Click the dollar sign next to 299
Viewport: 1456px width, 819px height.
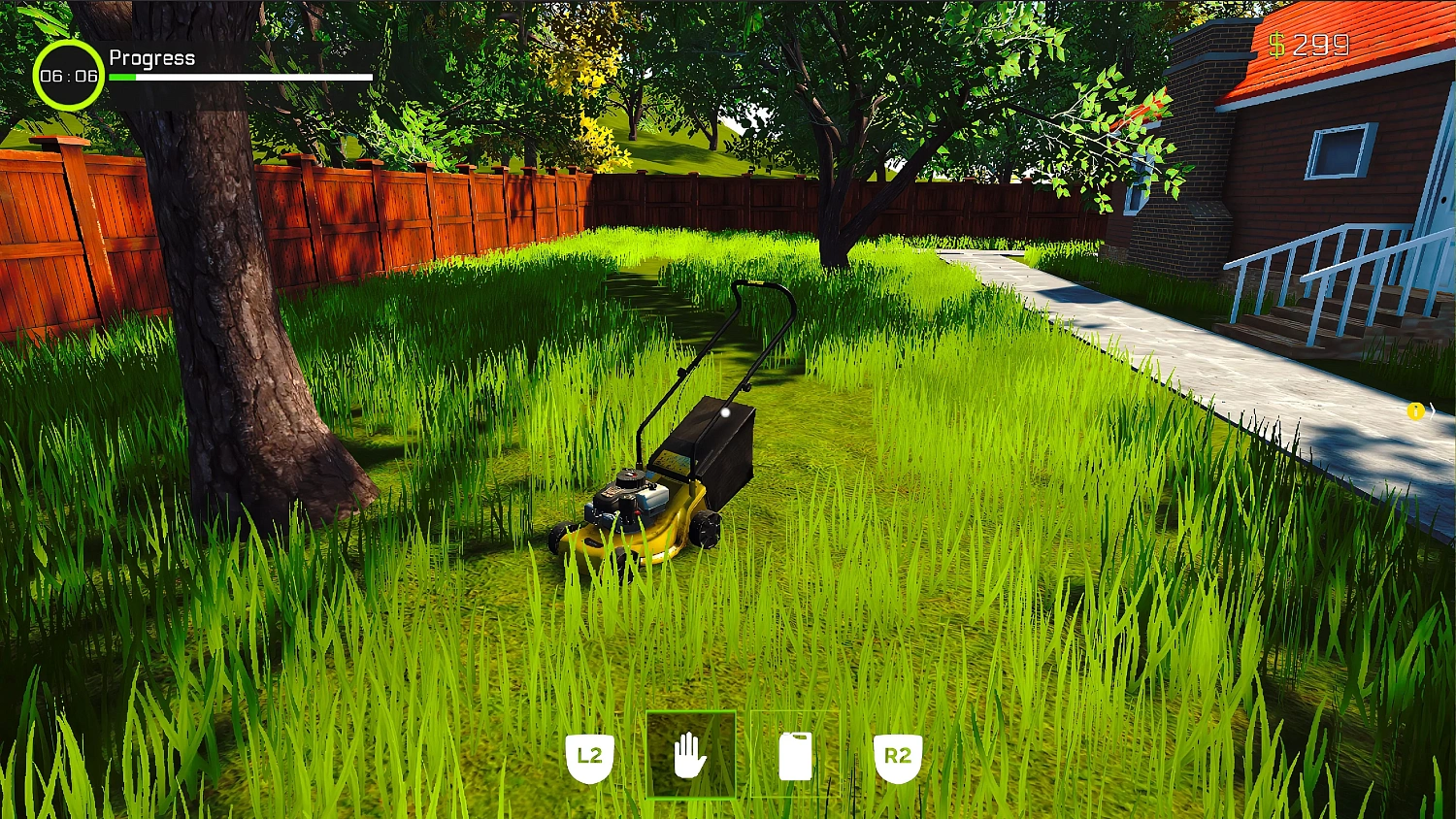[x=1278, y=45]
